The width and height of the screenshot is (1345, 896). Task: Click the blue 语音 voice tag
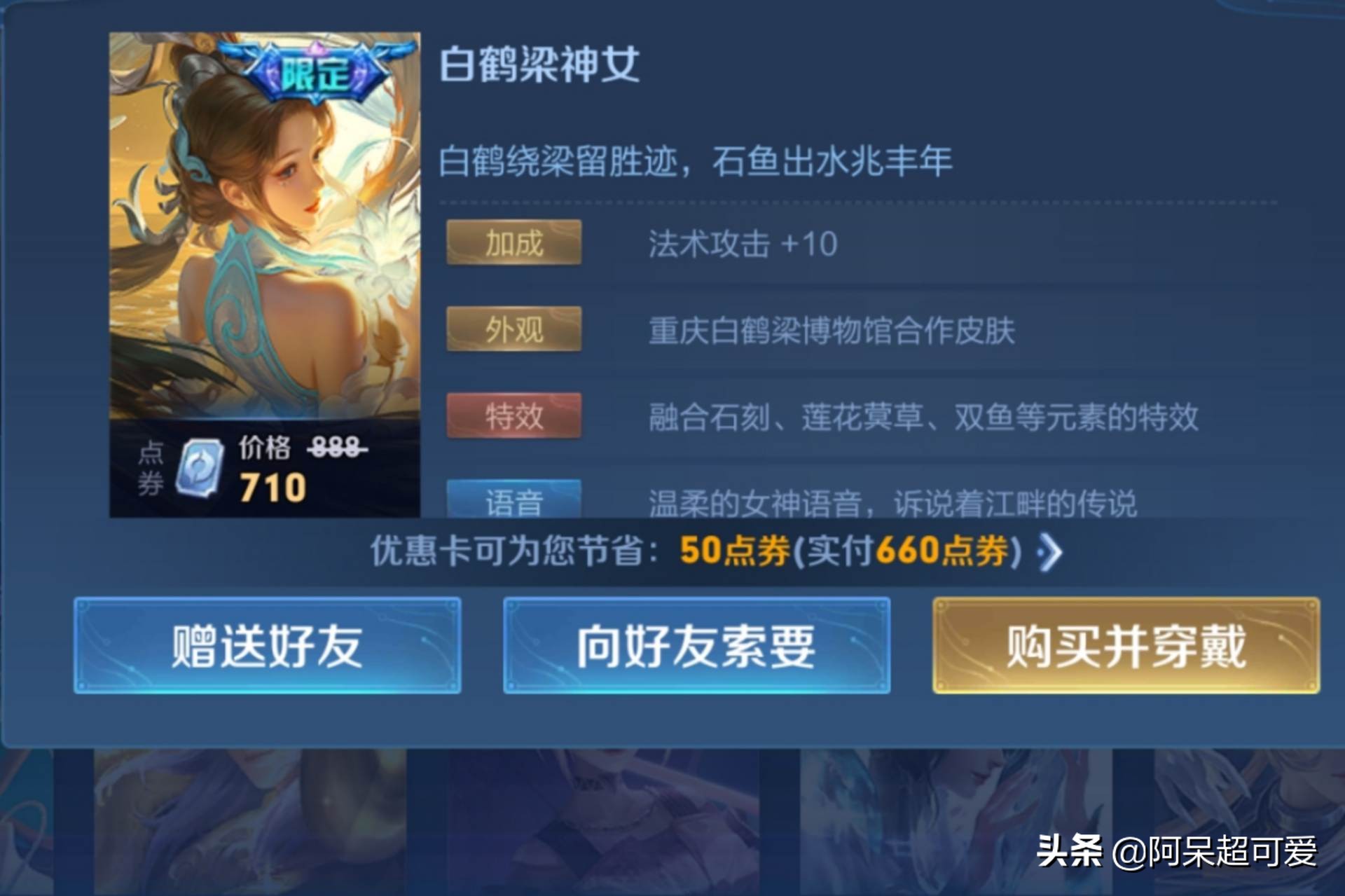tap(513, 501)
